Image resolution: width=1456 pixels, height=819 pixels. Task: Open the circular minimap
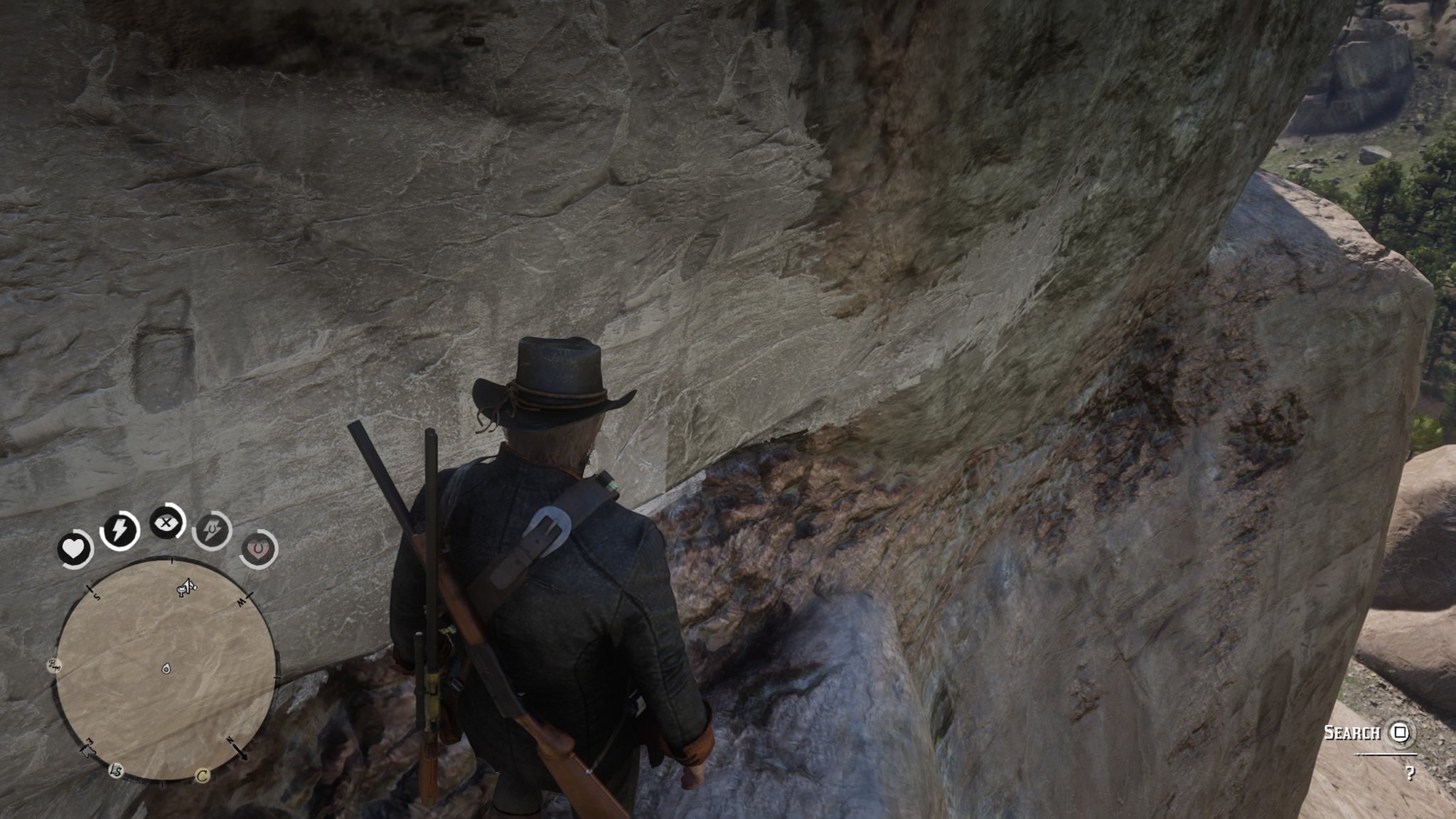pyautogui.click(x=166, y=668)
